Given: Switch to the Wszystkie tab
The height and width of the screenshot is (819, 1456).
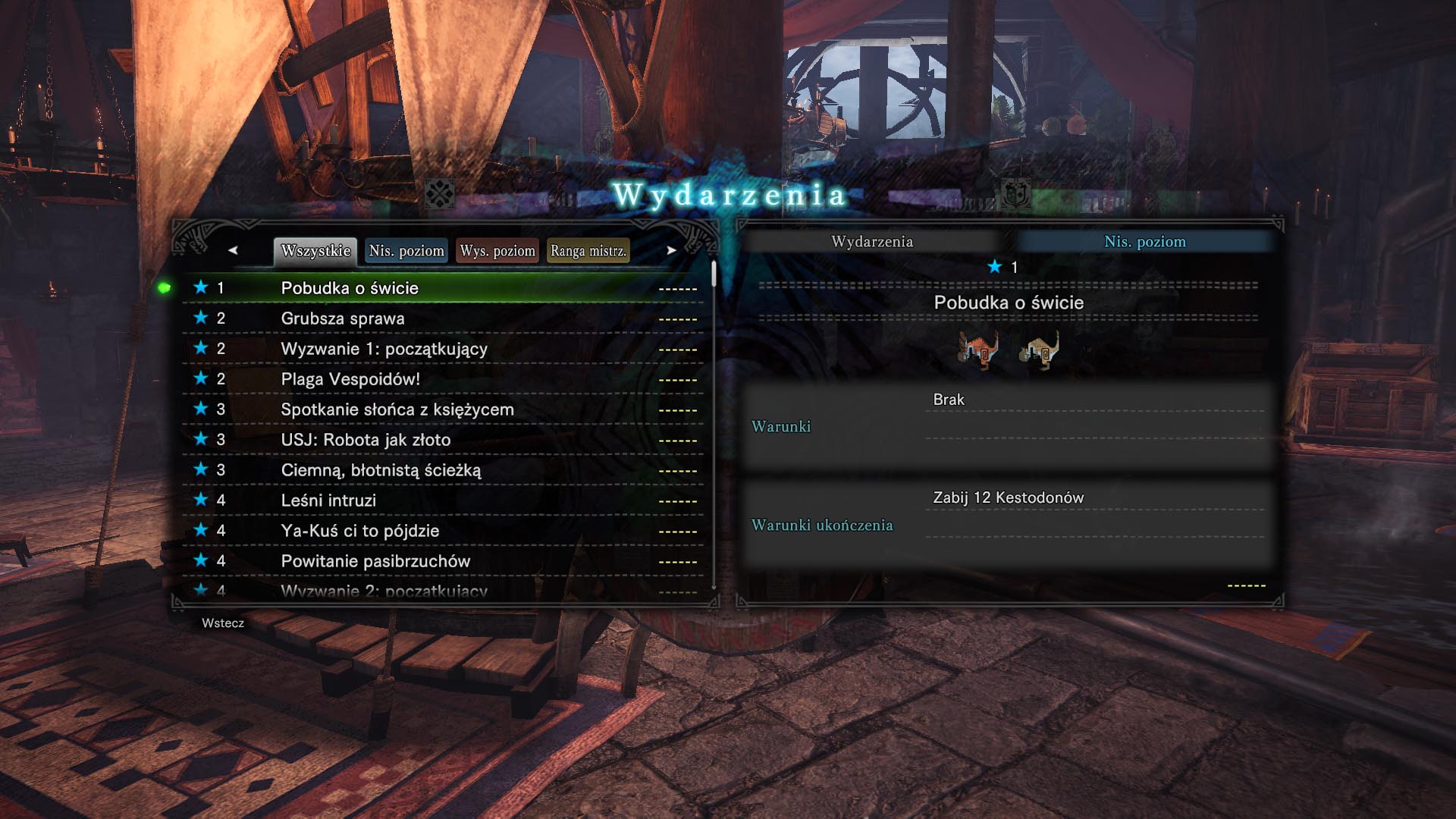Looking at the screenshot, I should pyautogui.click(x=315, y=251).
